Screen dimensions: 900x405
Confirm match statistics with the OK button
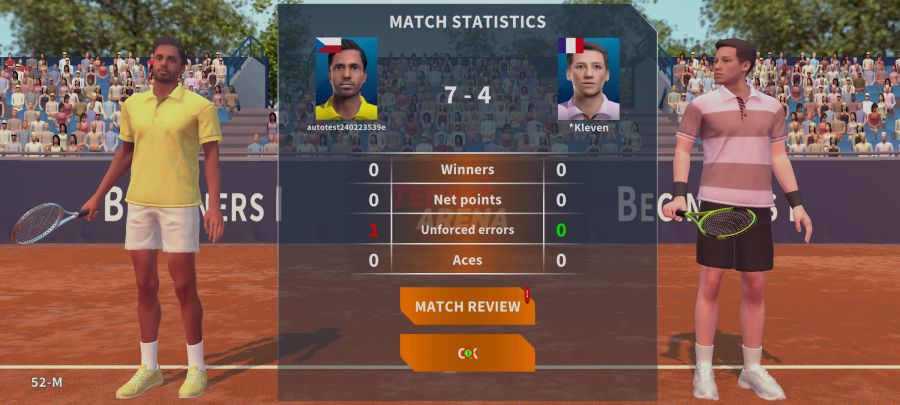tap(467, 353)
